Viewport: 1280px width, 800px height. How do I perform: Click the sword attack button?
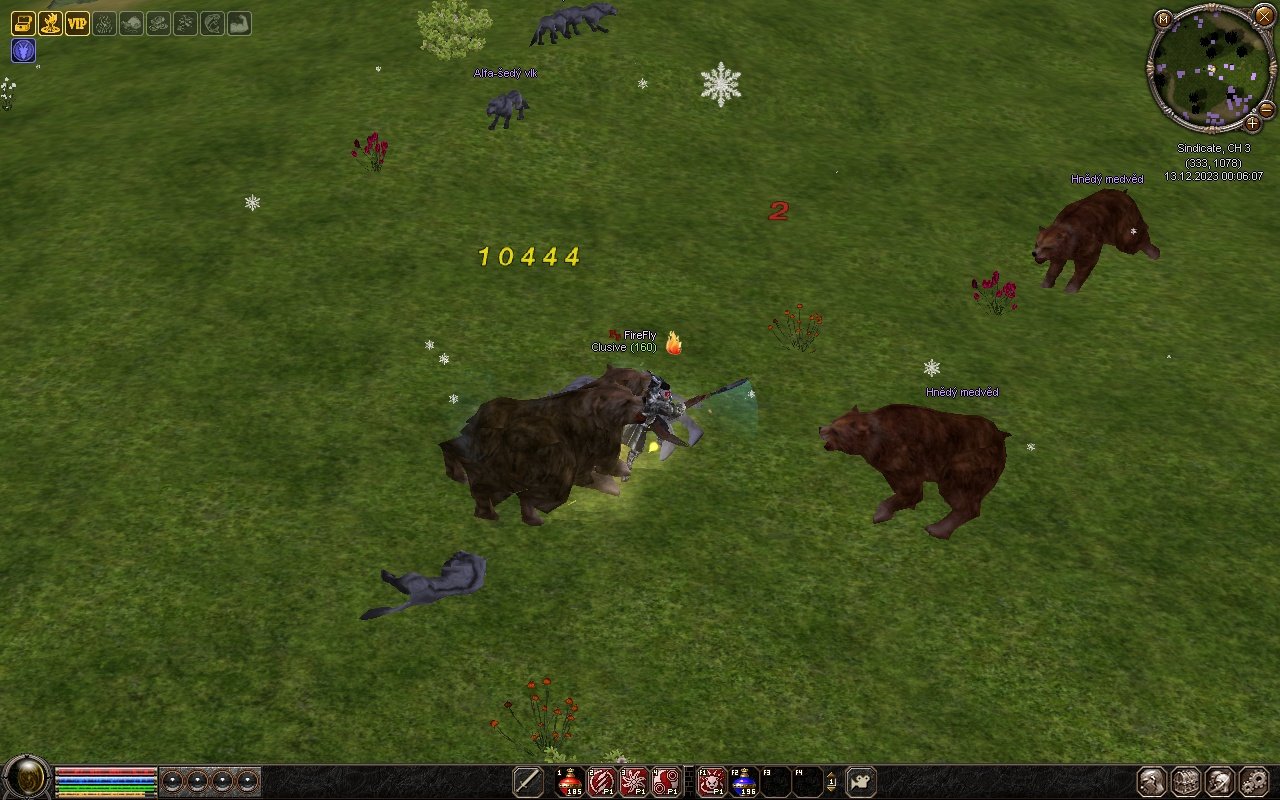[x=528, y=781]
